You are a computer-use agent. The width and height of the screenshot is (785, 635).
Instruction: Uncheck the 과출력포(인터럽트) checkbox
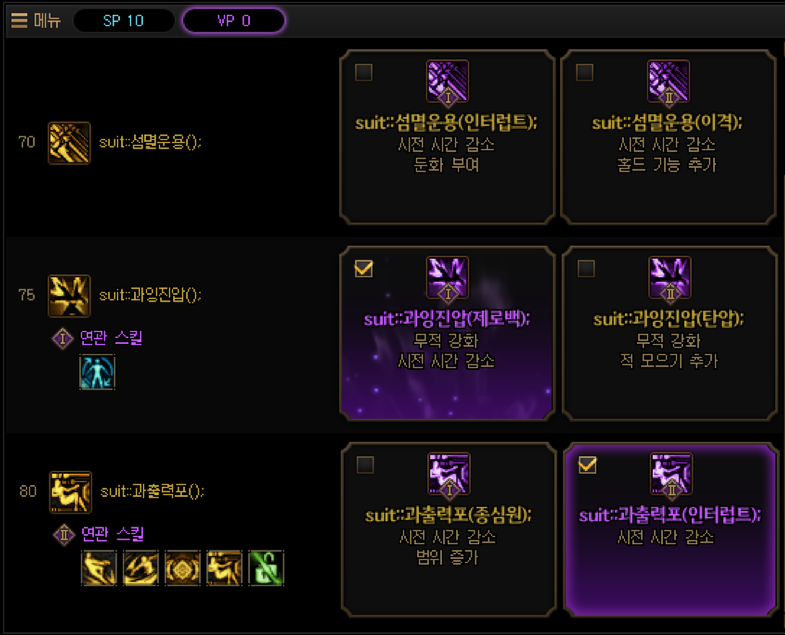[588, 464]
